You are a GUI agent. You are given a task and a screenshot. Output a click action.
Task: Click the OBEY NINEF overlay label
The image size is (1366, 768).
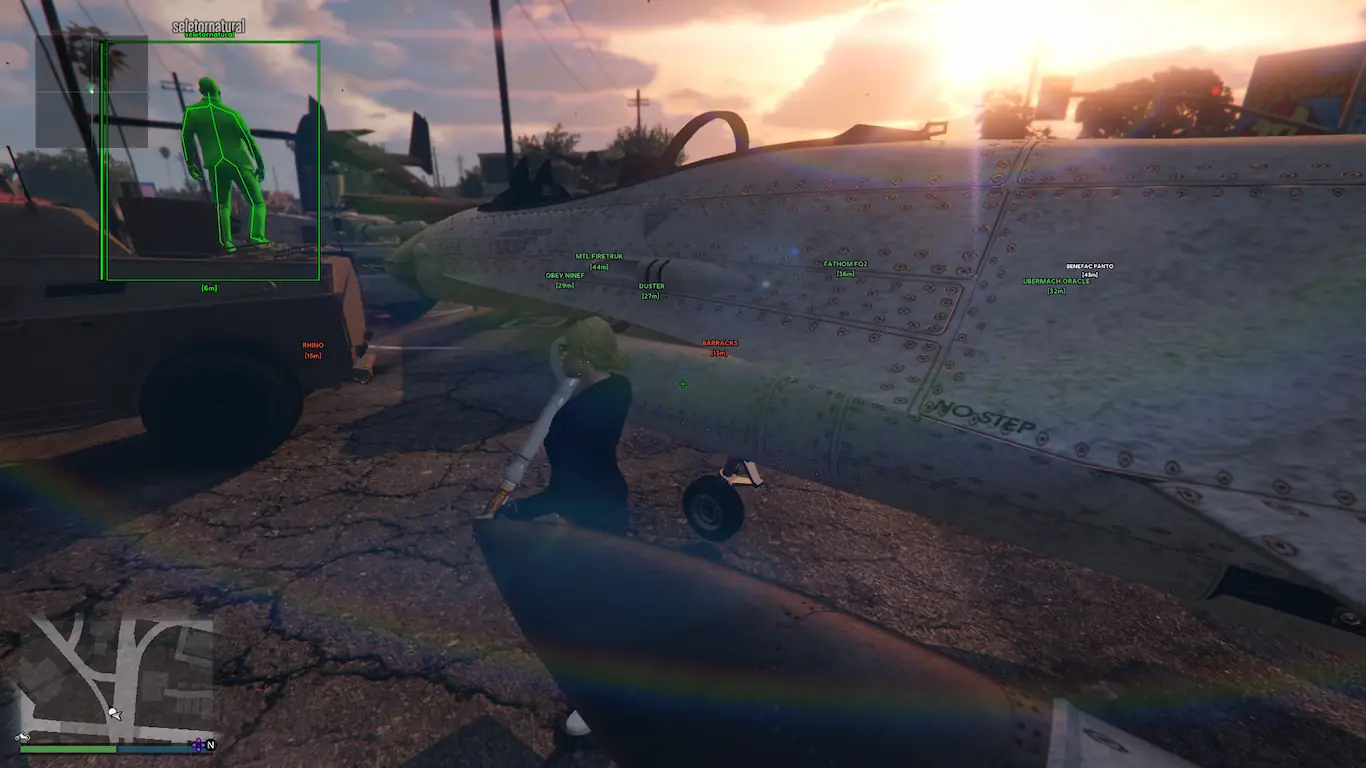[564, 275]
